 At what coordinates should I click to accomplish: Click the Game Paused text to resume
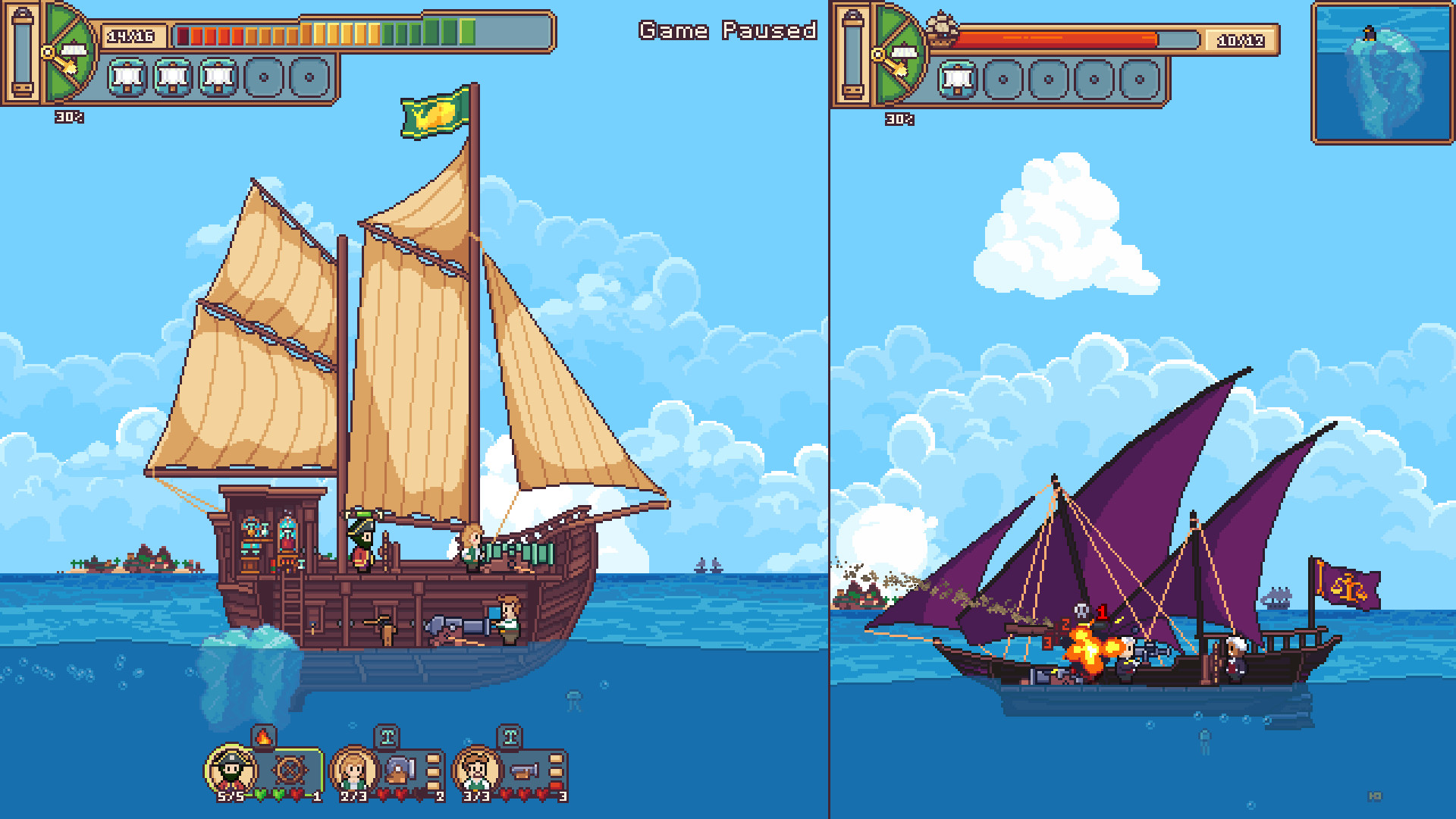tap(726, 32)
